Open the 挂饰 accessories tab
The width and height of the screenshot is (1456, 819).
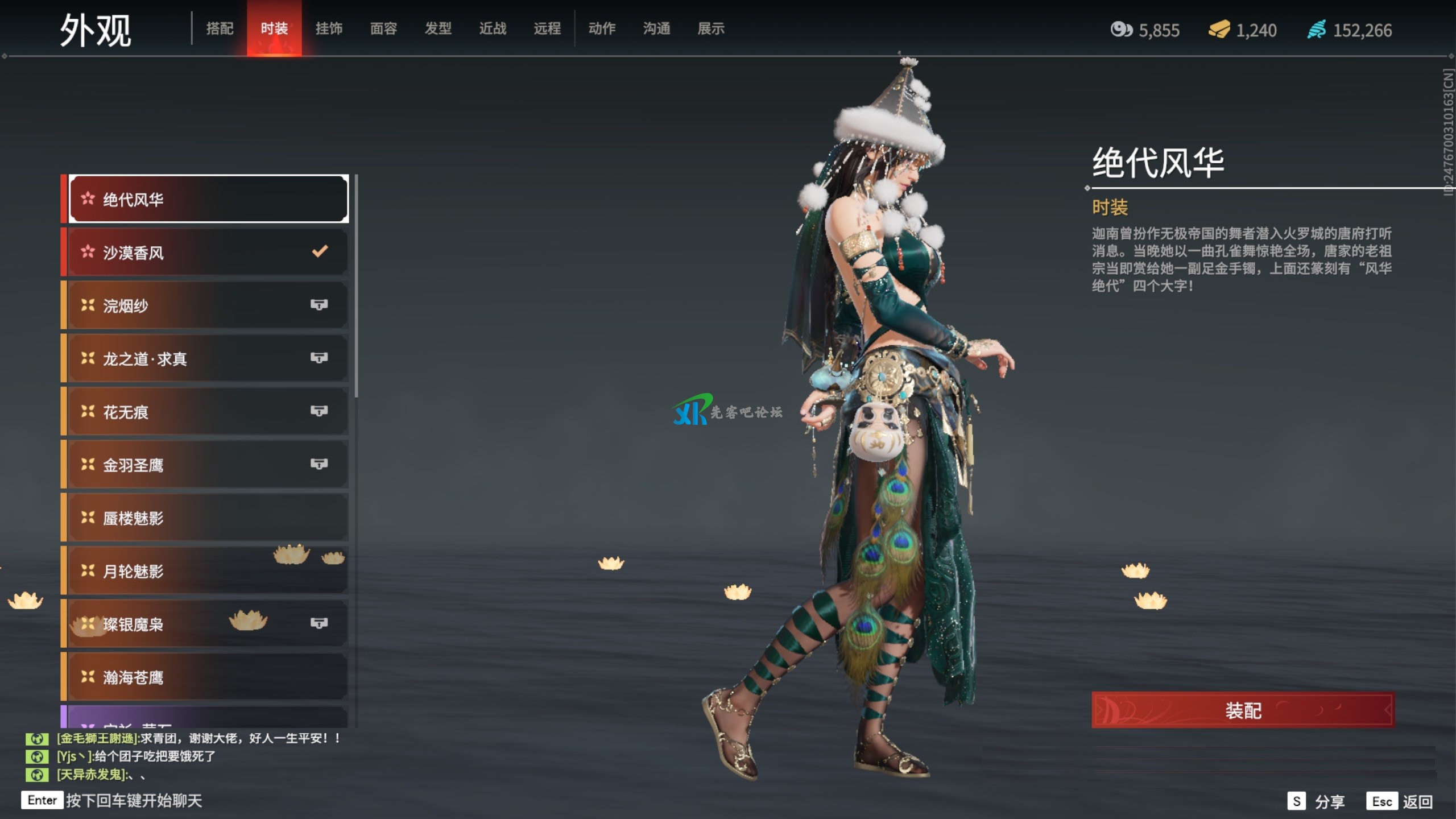pos(329,28)
